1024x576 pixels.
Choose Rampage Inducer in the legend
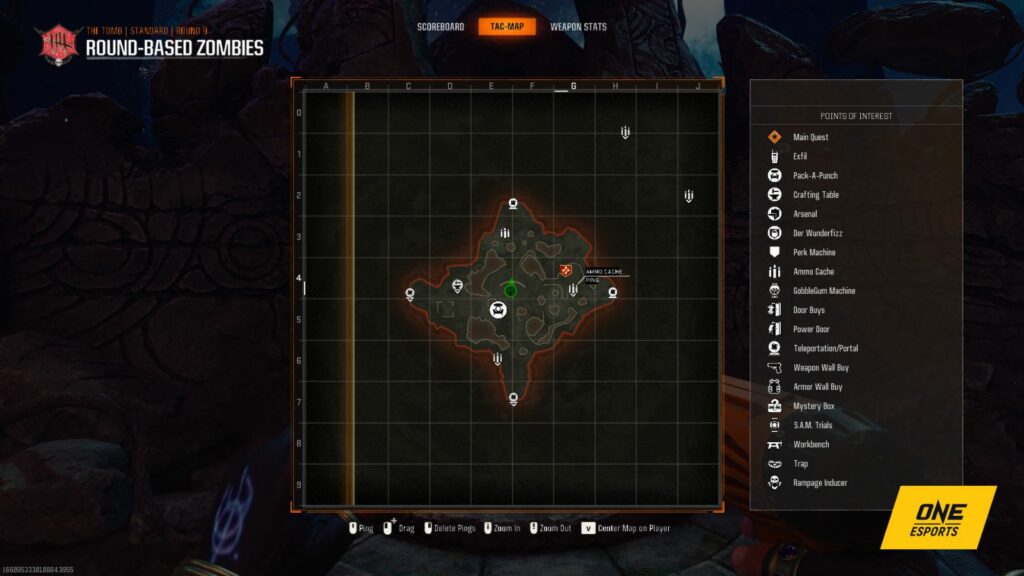(819, 483)
